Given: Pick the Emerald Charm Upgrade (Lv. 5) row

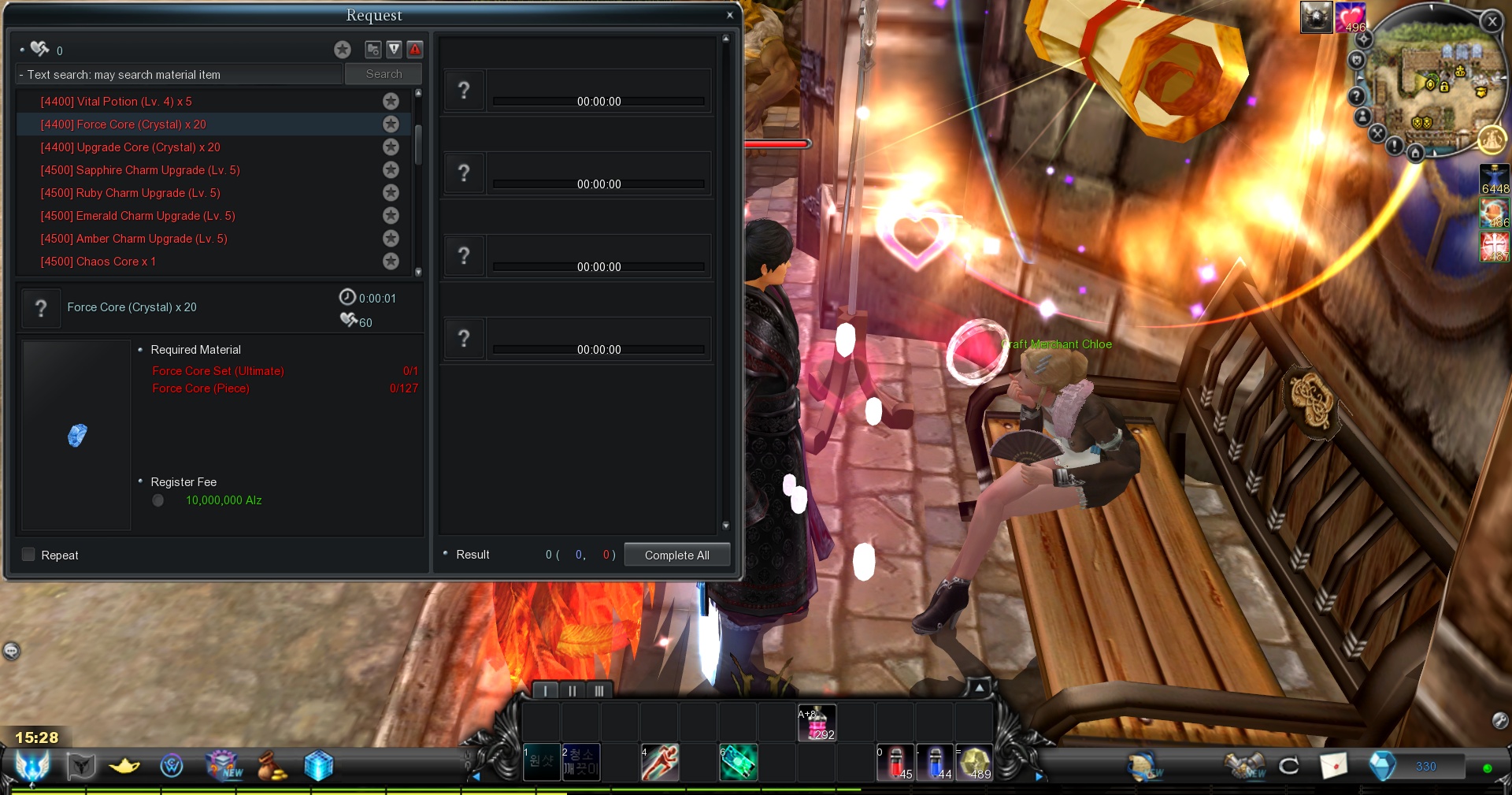Looking at the screenshot, I should coord(137,216).
